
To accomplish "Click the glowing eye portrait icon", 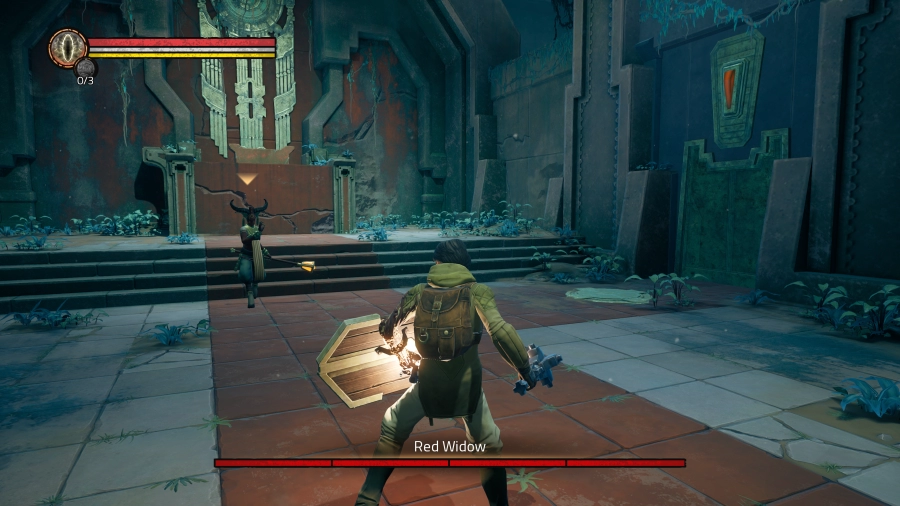I will pyautogui.click(x=67, y=47).
